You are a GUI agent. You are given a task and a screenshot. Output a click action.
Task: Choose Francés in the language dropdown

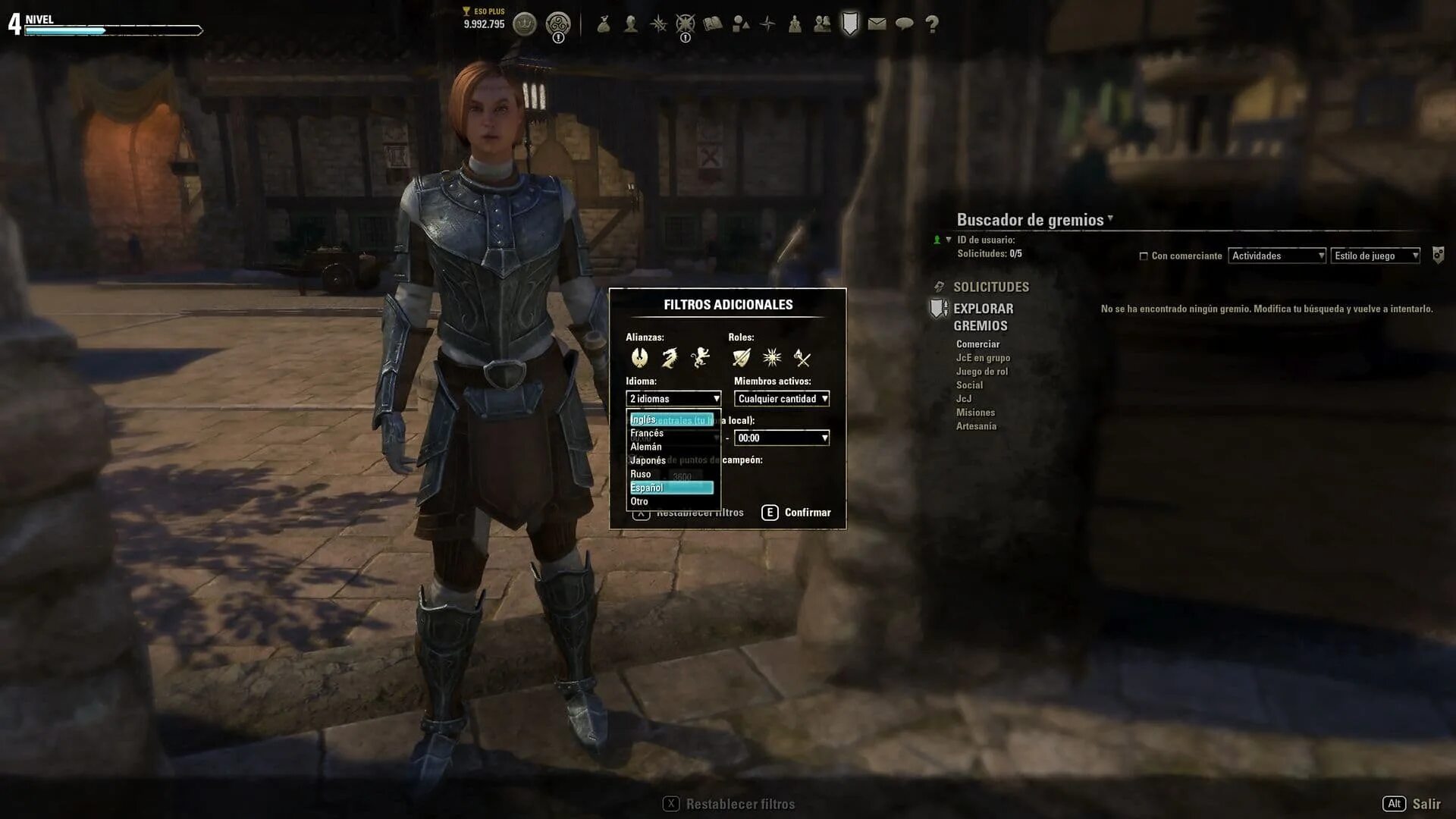[647, 433]
